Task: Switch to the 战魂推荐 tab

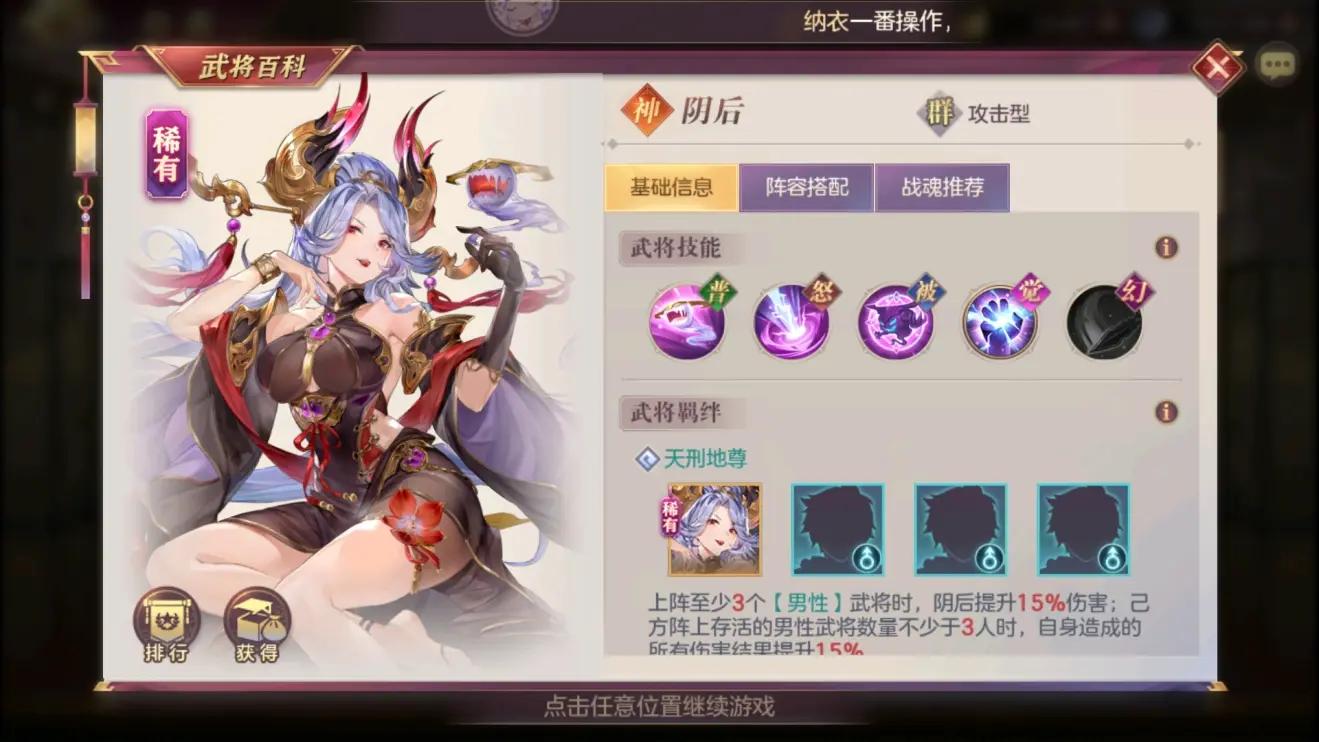Action: pyautogui.click(x=943, y=186)
